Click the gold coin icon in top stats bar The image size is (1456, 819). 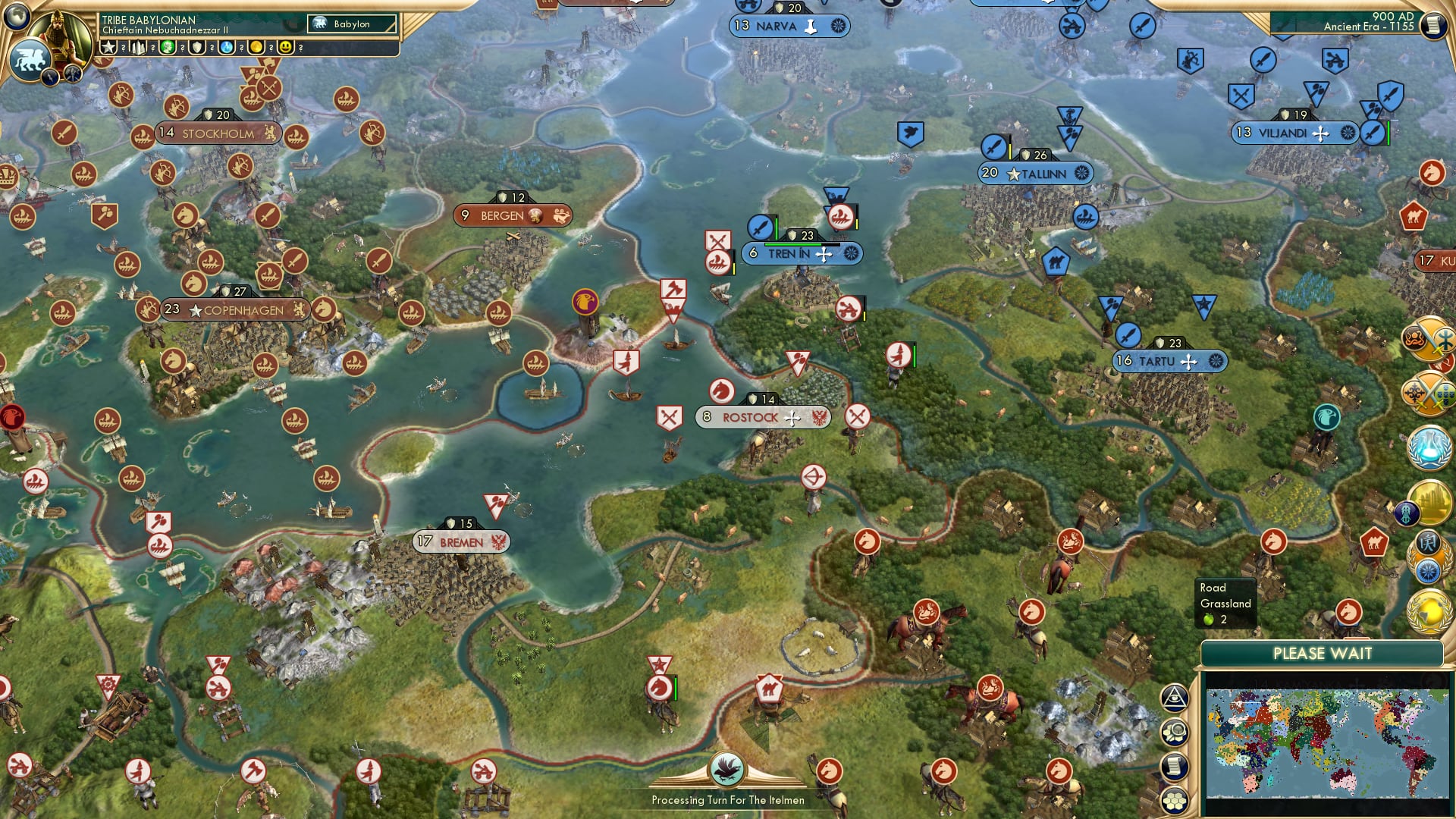coord(257,47)
